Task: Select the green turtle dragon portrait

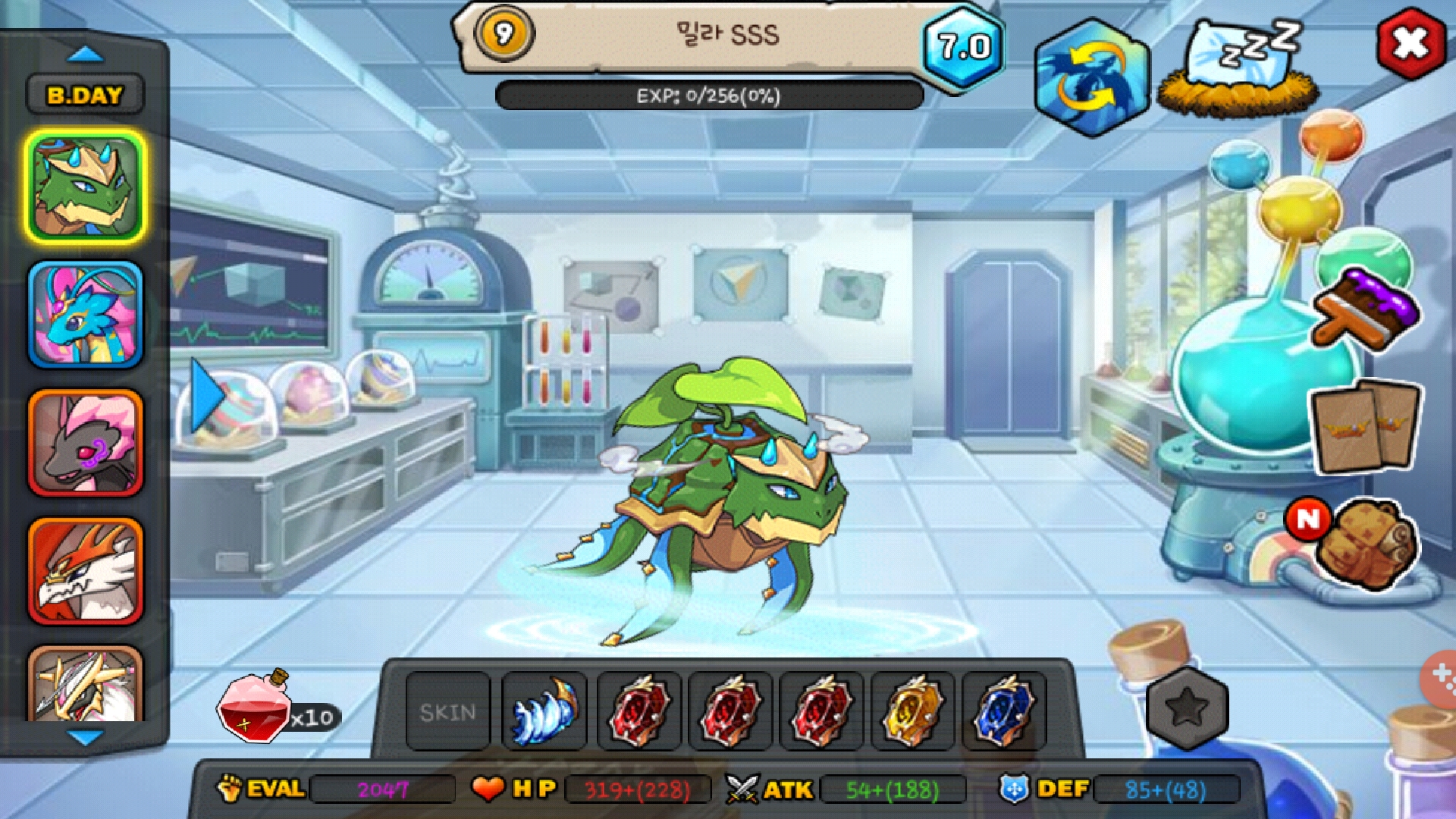Action: (x=85, y=187)
